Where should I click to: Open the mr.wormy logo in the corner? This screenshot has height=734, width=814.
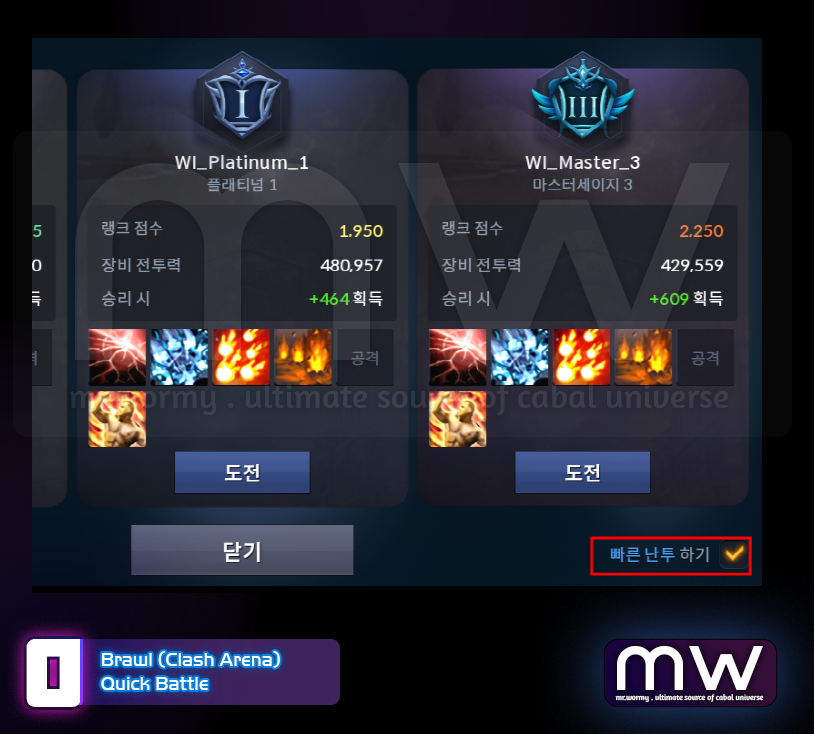[x=690, y=672]
